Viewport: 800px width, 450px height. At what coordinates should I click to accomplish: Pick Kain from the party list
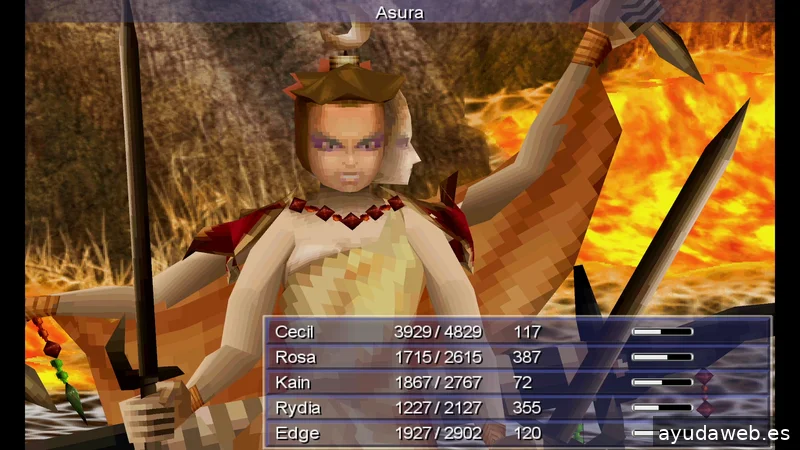click(x=292, y=382)
